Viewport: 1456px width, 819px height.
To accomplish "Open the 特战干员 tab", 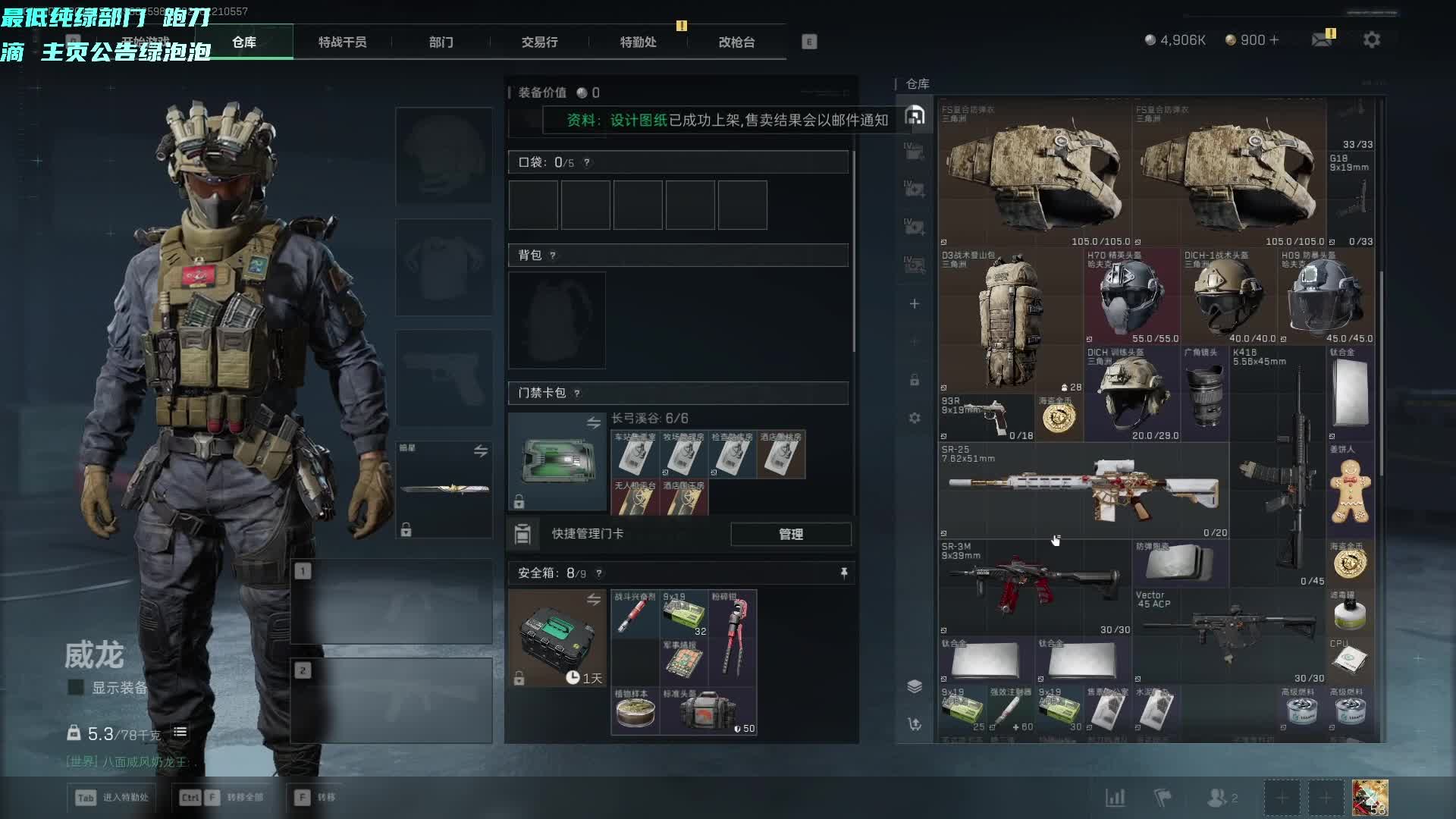I will point(342,42).
